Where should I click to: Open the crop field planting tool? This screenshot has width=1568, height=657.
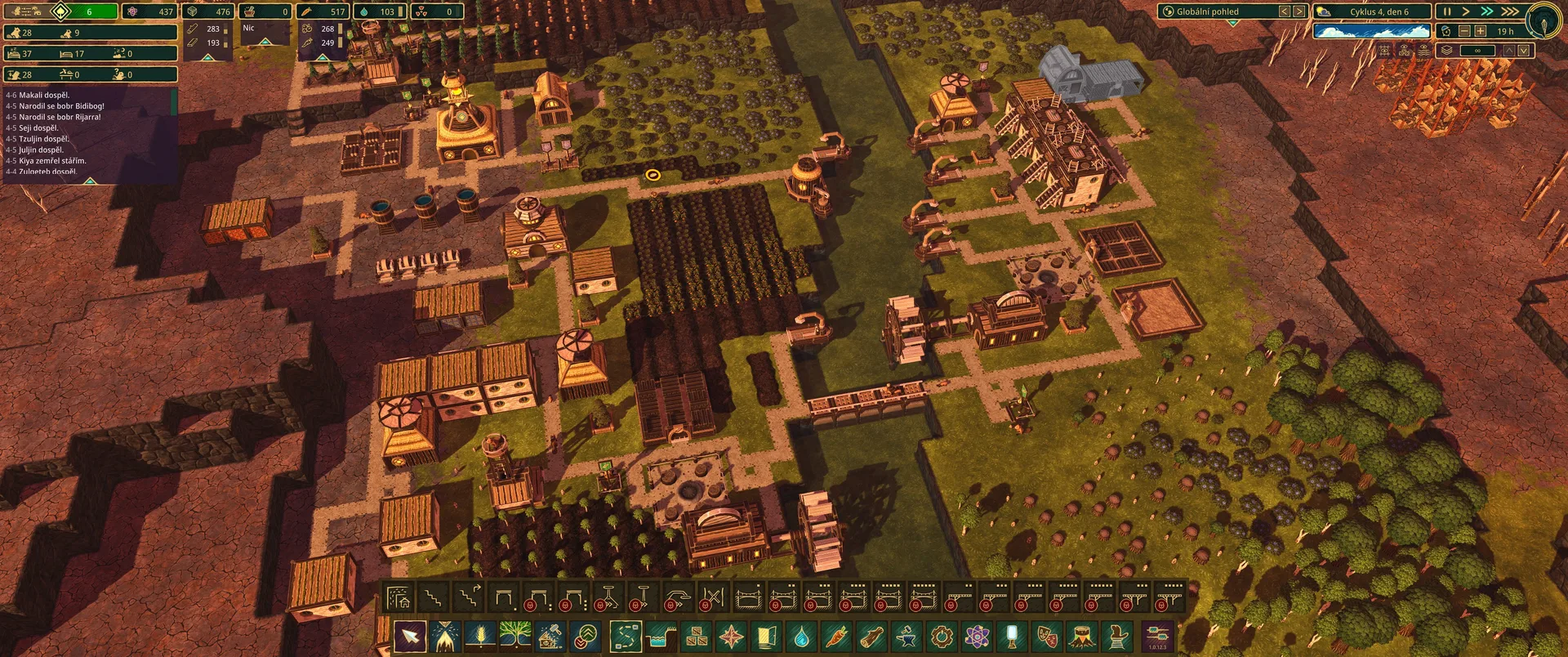coord(480,636)
